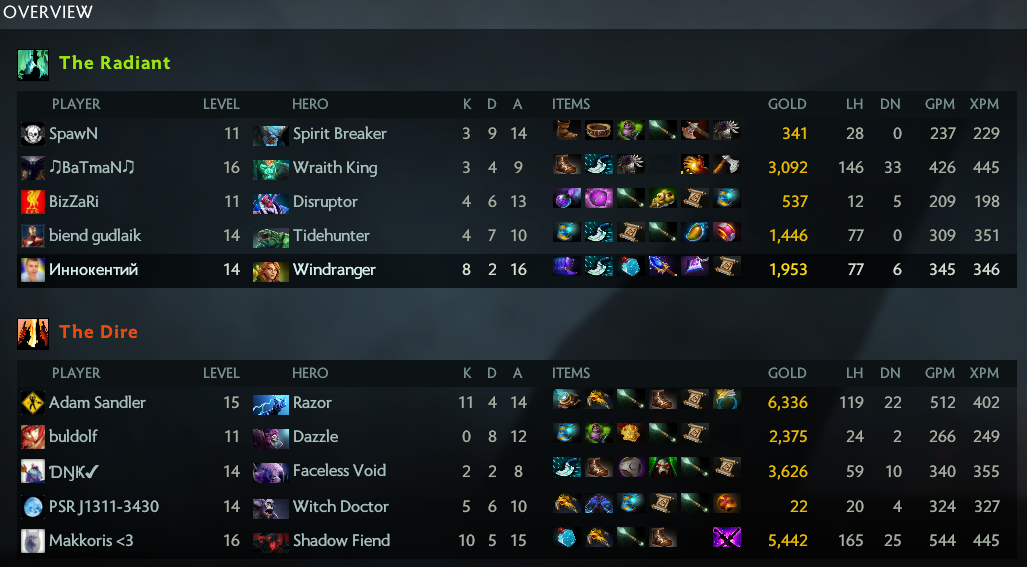This screenshot has height=567, width=1027.
Task: Click player name biend gudlaik
Action: 95,236
